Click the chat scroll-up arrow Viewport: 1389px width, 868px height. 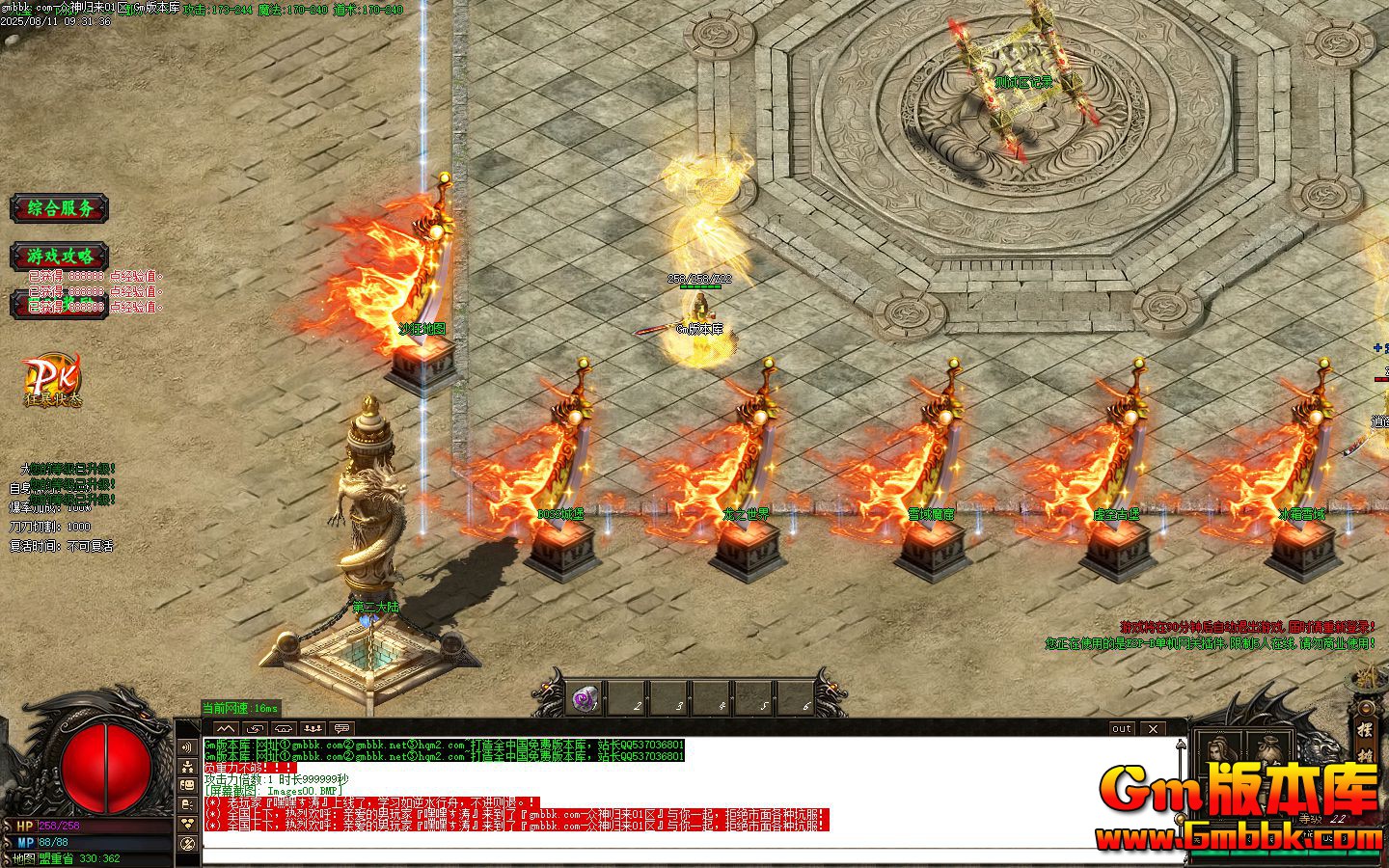click(x=1180, y=745)
